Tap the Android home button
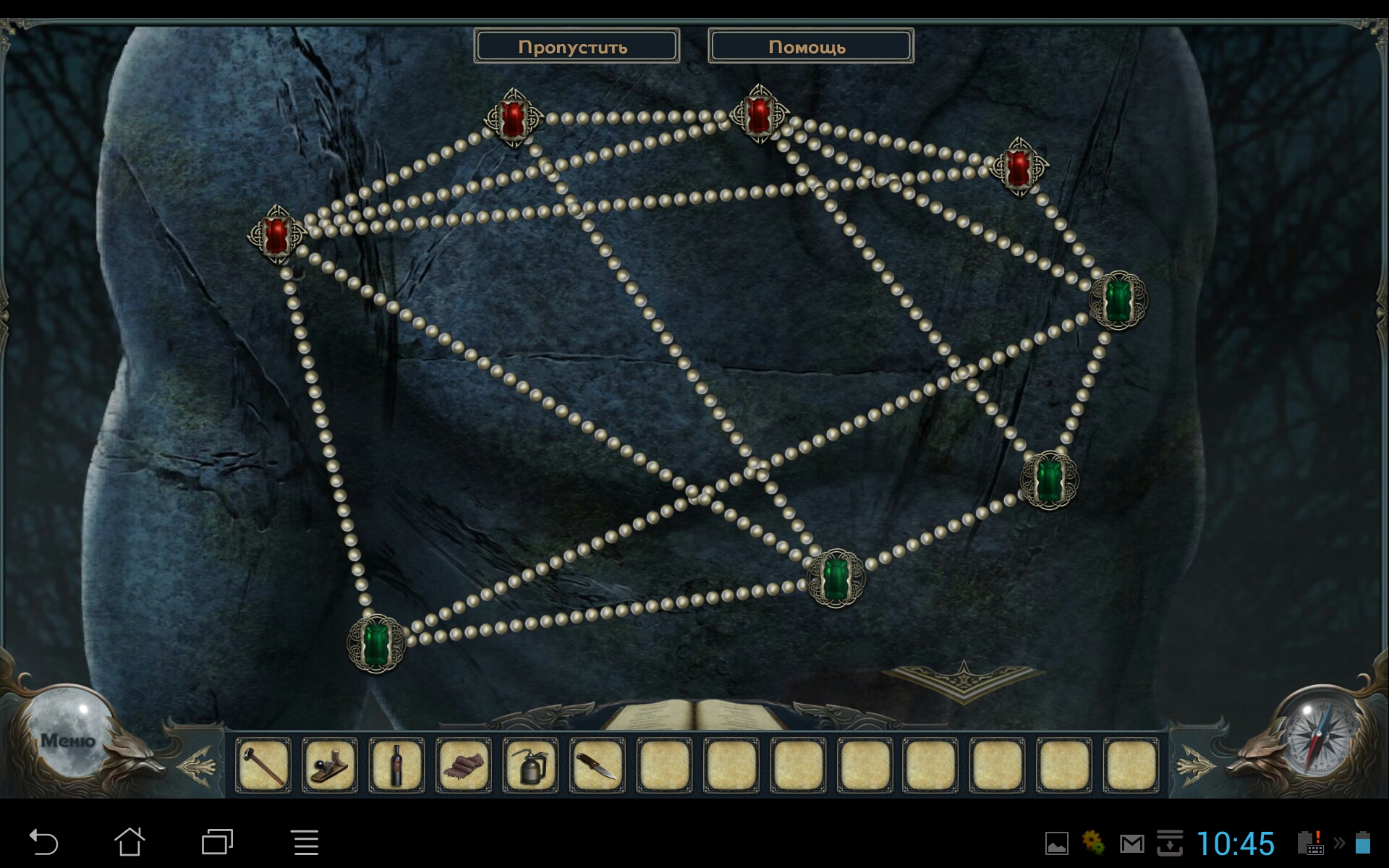The image size is (1389, 868). point(130,843)
